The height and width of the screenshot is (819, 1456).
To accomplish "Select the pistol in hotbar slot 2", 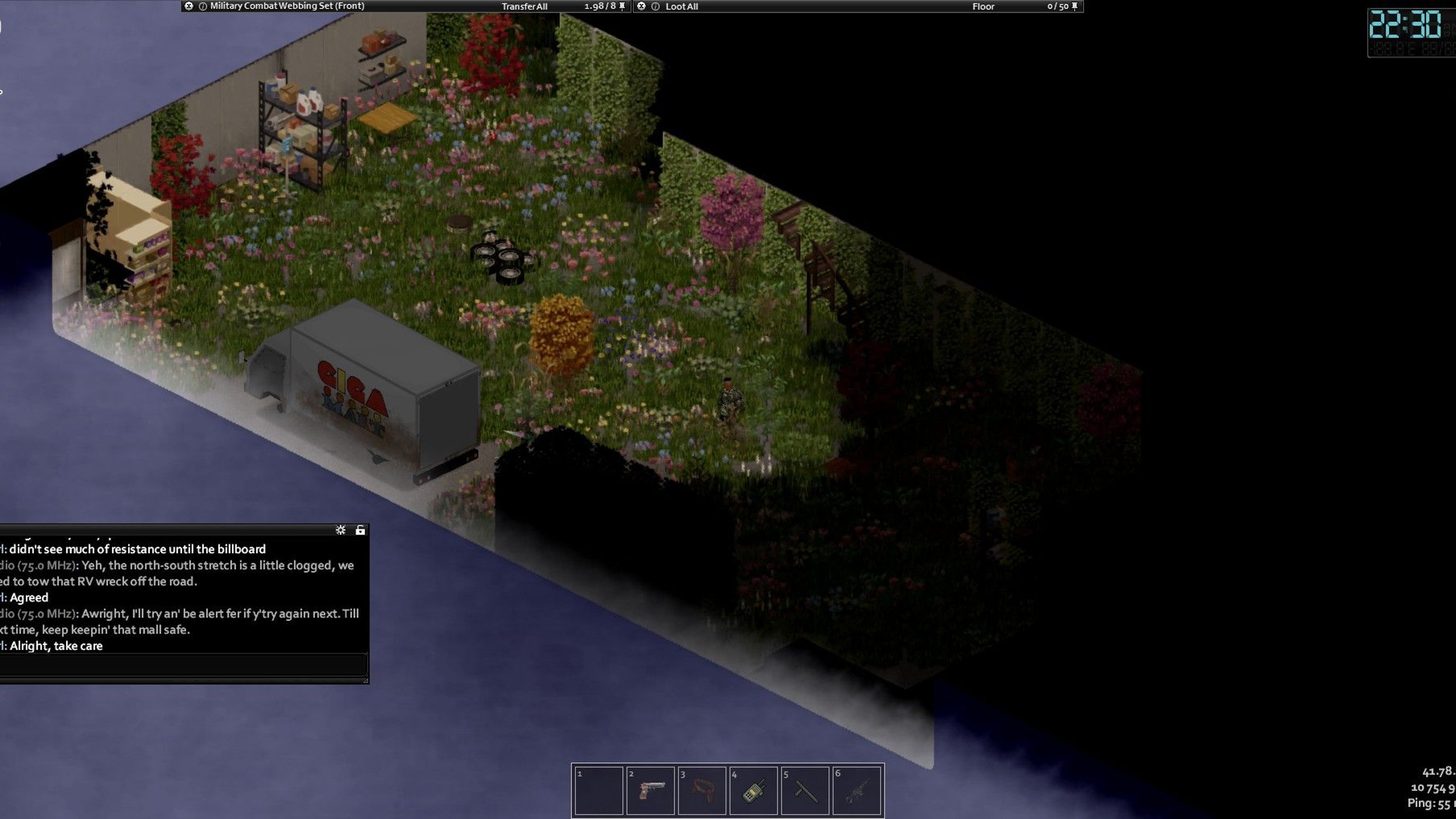I will coord(650,790).
